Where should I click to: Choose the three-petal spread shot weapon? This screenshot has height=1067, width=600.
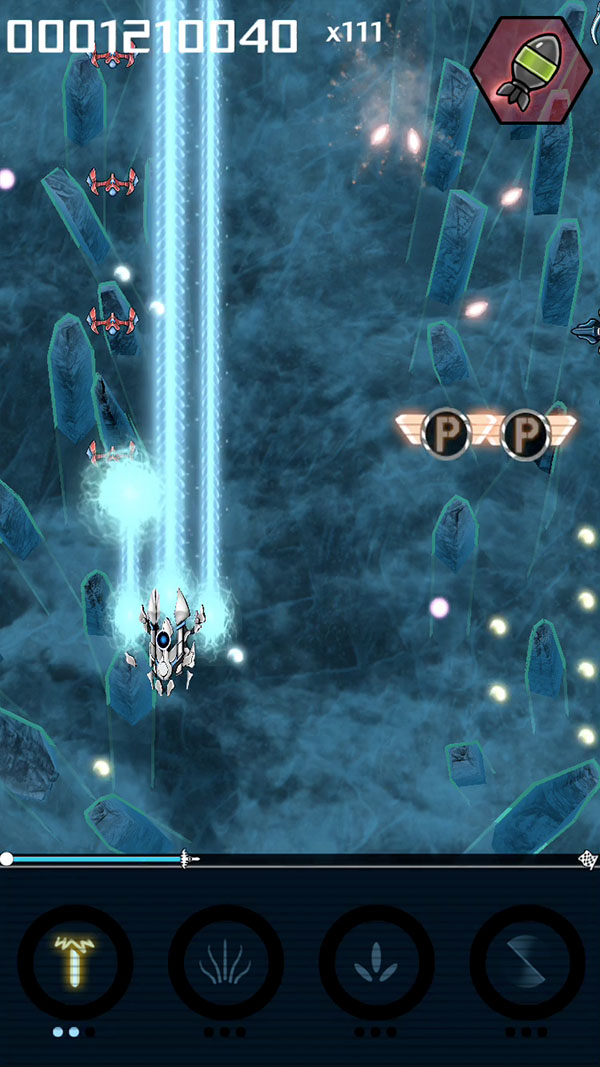(x=376, y=962)
